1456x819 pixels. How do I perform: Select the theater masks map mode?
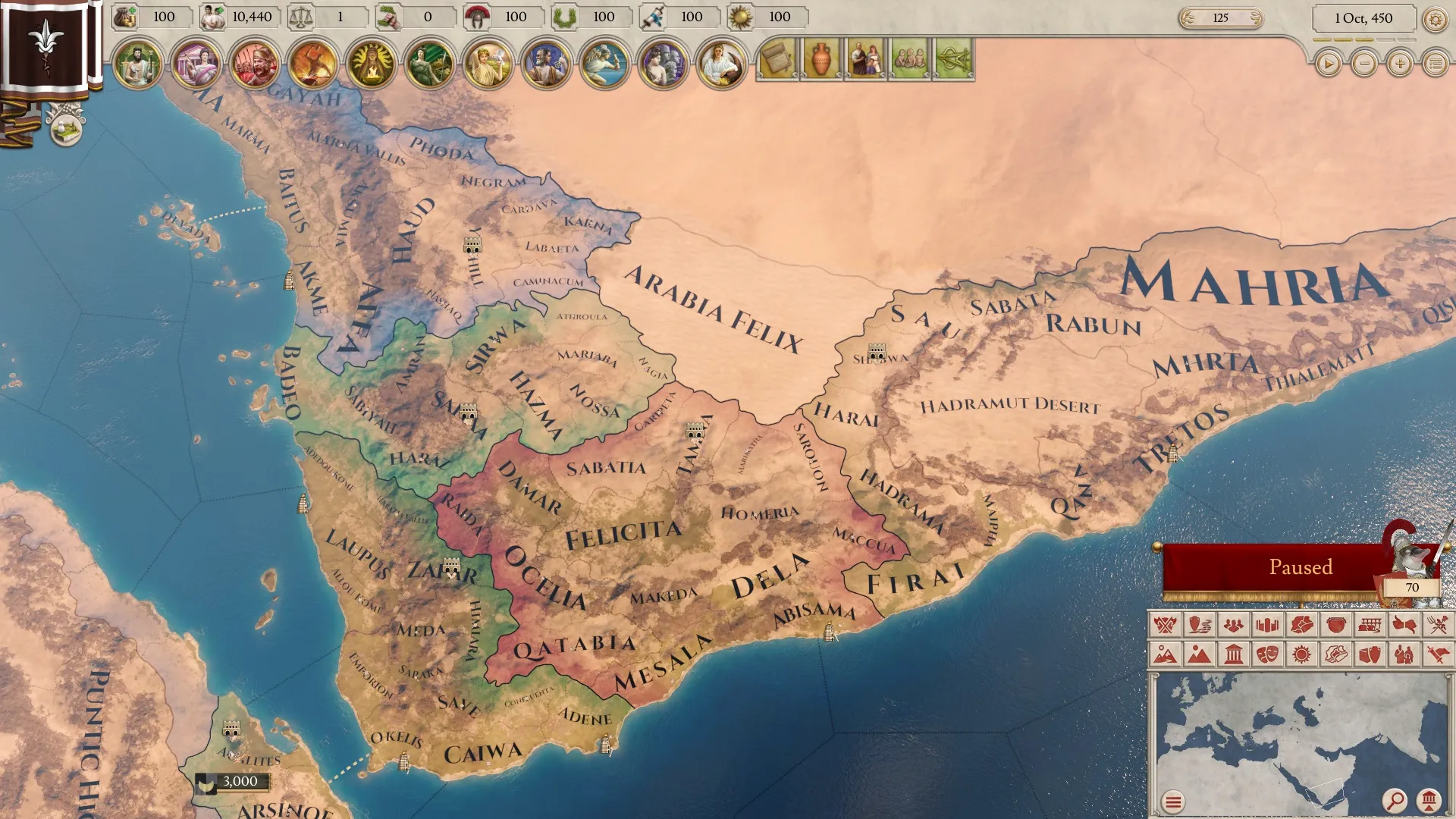(1267, 654)
